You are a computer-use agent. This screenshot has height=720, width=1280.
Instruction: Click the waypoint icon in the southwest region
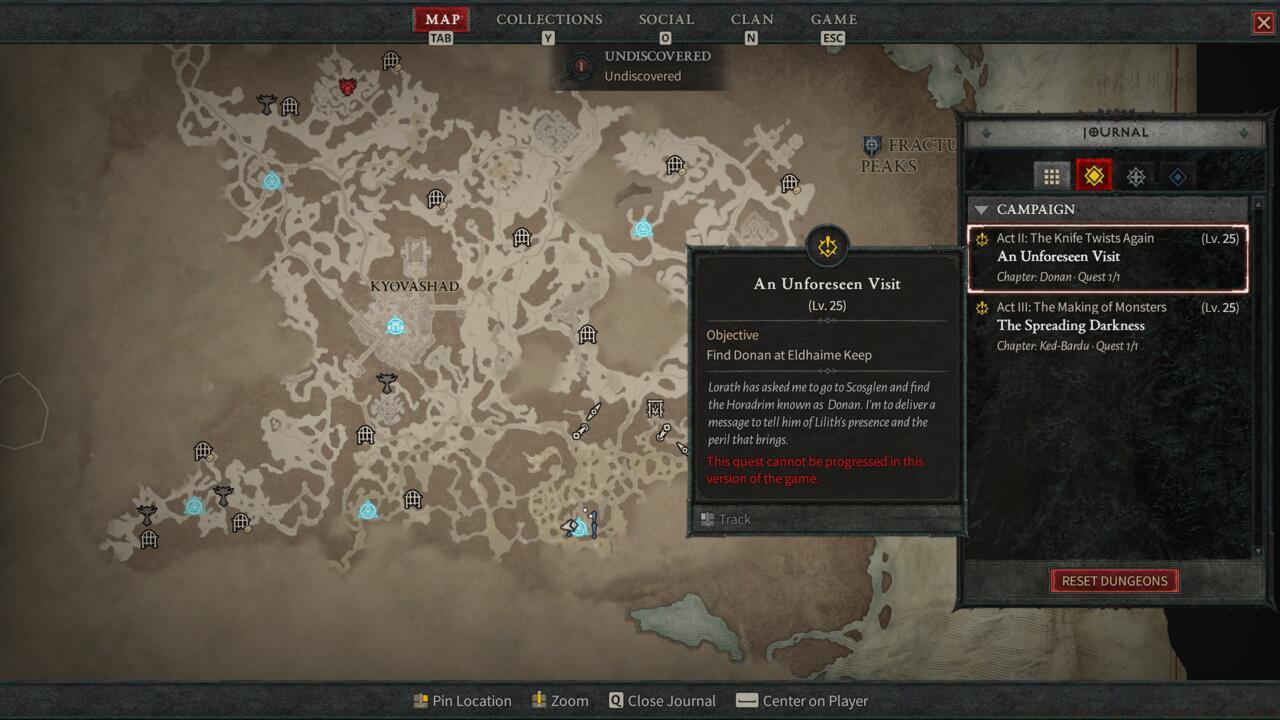[196, 508]
